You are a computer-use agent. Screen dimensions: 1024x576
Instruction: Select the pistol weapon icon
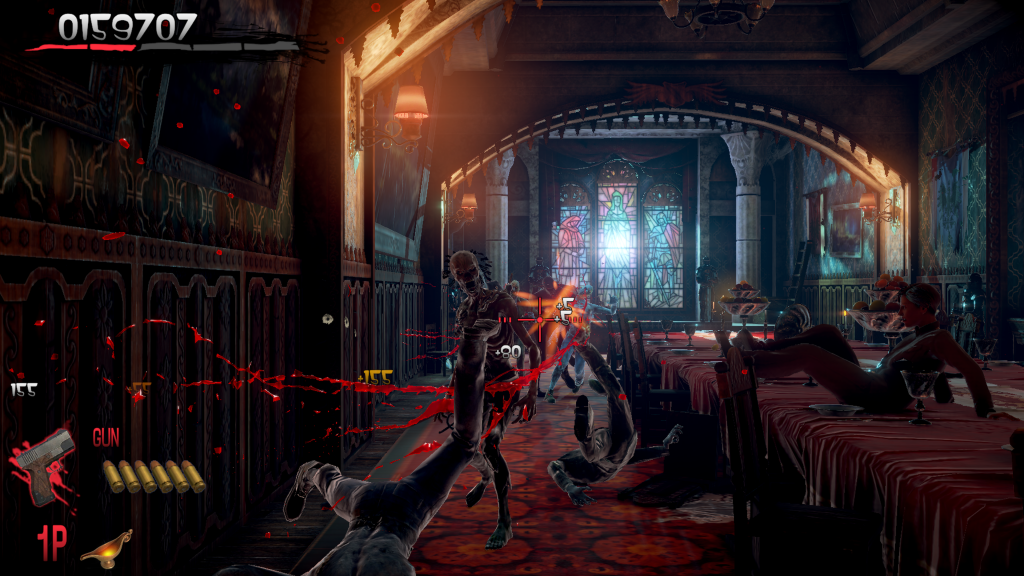[x=45, y=466]
